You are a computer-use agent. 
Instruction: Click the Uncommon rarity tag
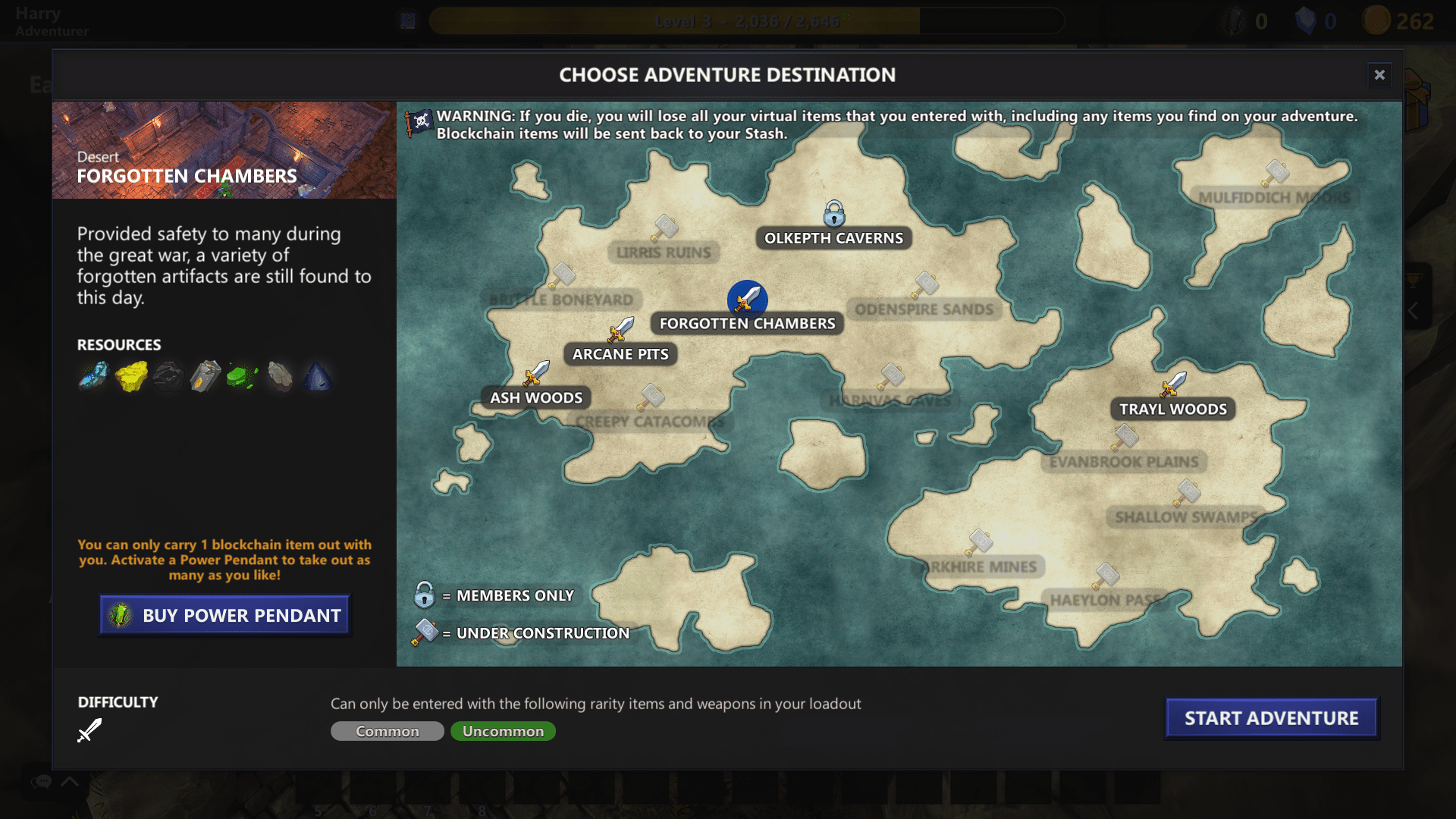503,731
